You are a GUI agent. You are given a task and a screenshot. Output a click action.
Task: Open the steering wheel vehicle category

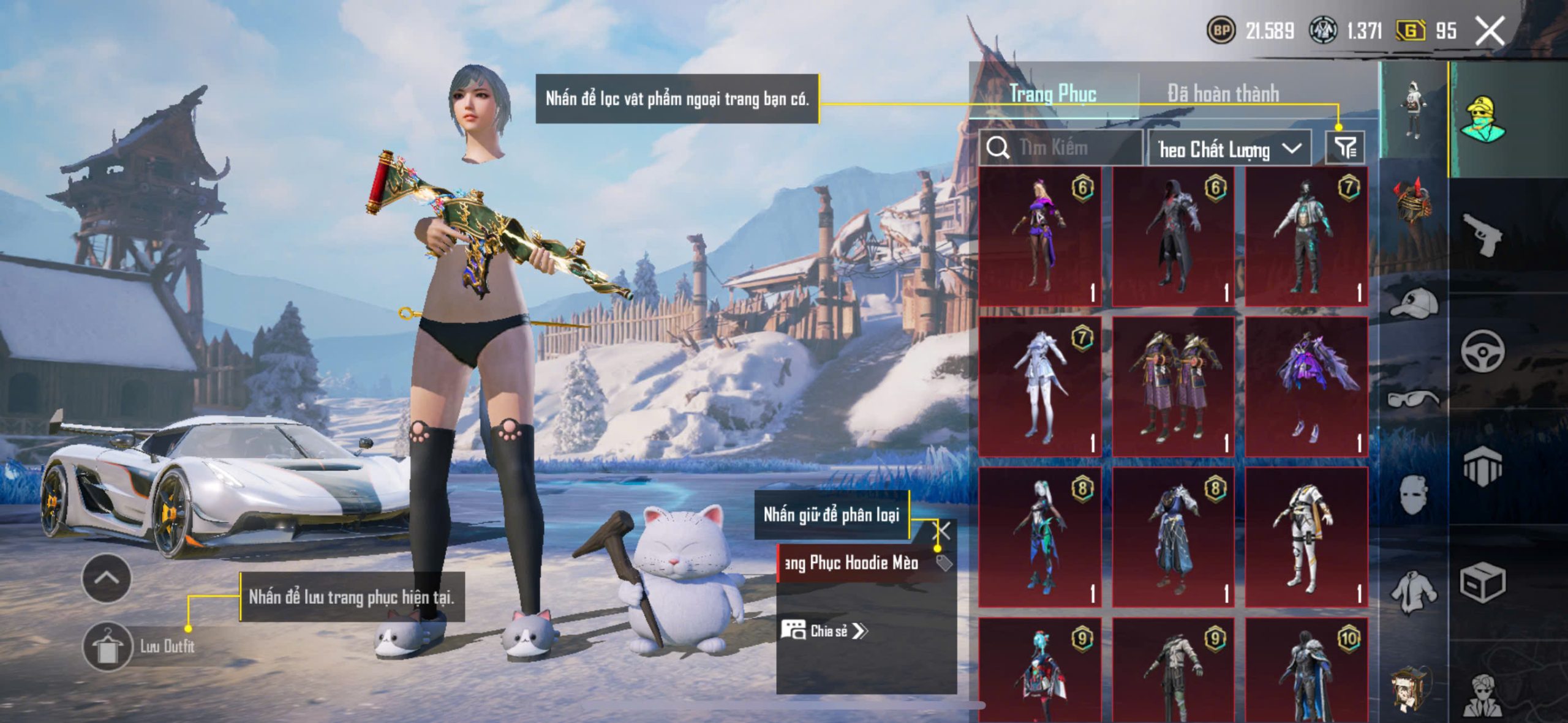[x=1482, y=351]
